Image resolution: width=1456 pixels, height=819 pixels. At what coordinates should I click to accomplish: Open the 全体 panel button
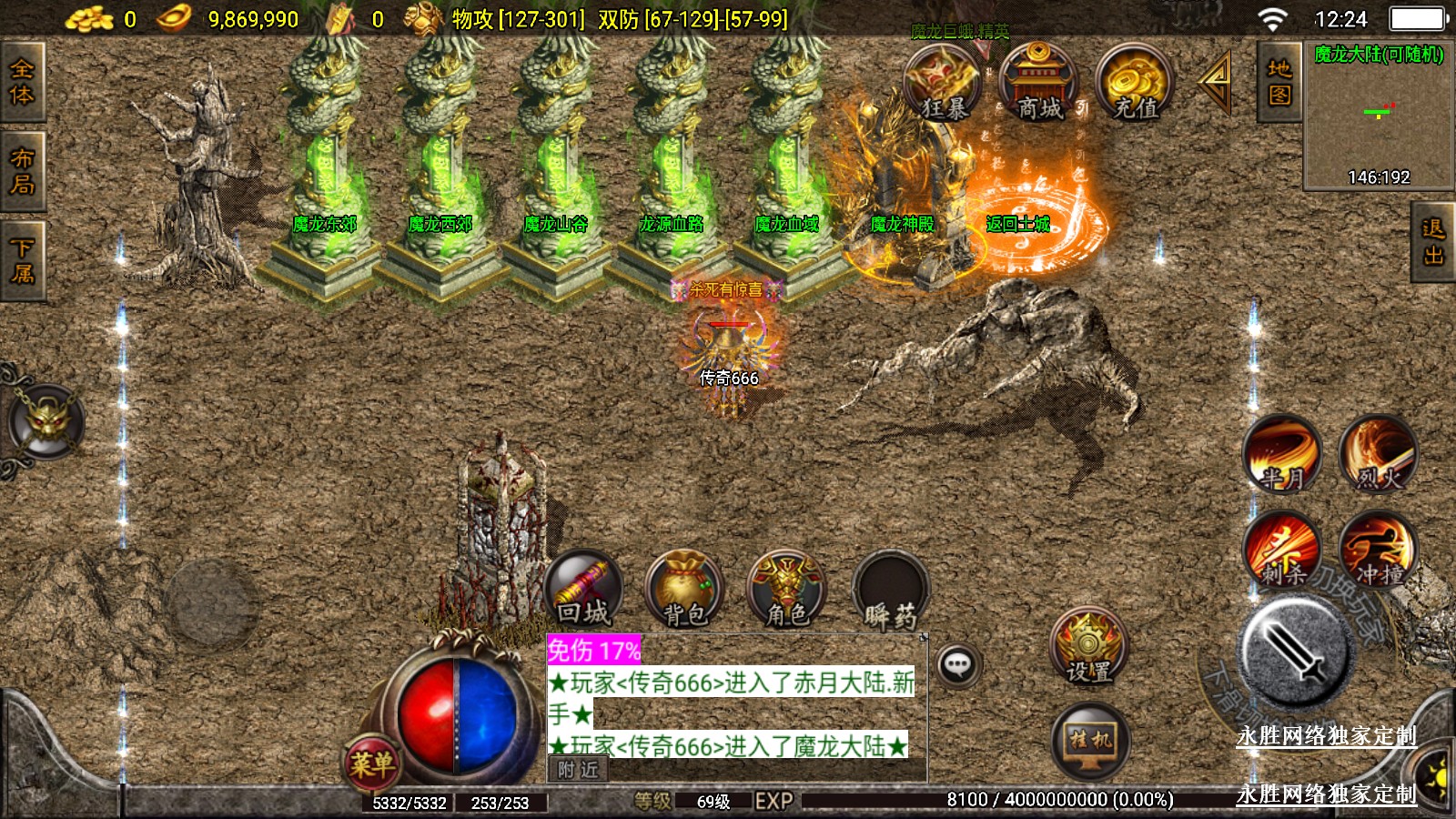click(x=22, y=83)
